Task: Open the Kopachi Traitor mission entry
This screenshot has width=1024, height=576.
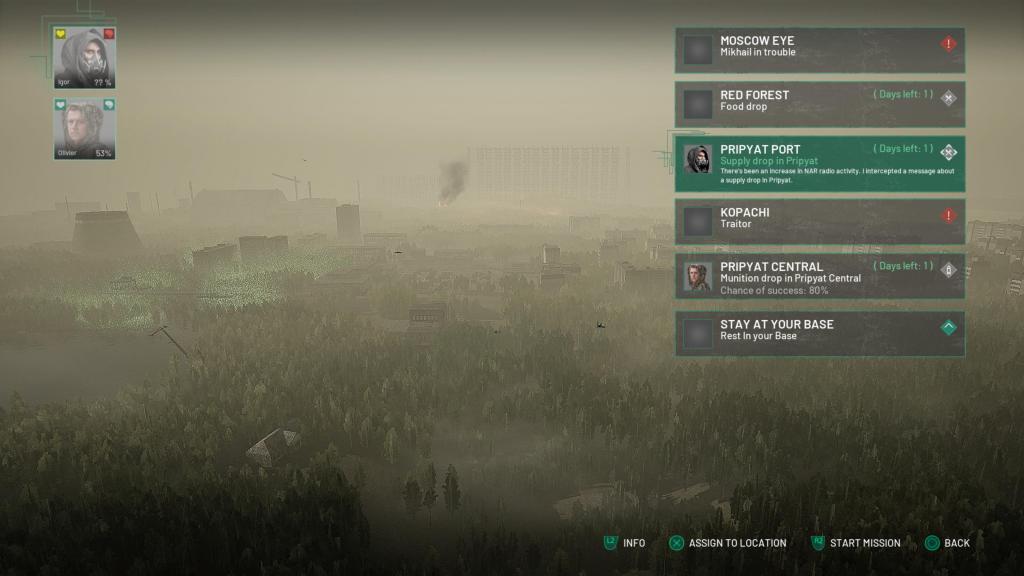Action: [x=820, y=220]
